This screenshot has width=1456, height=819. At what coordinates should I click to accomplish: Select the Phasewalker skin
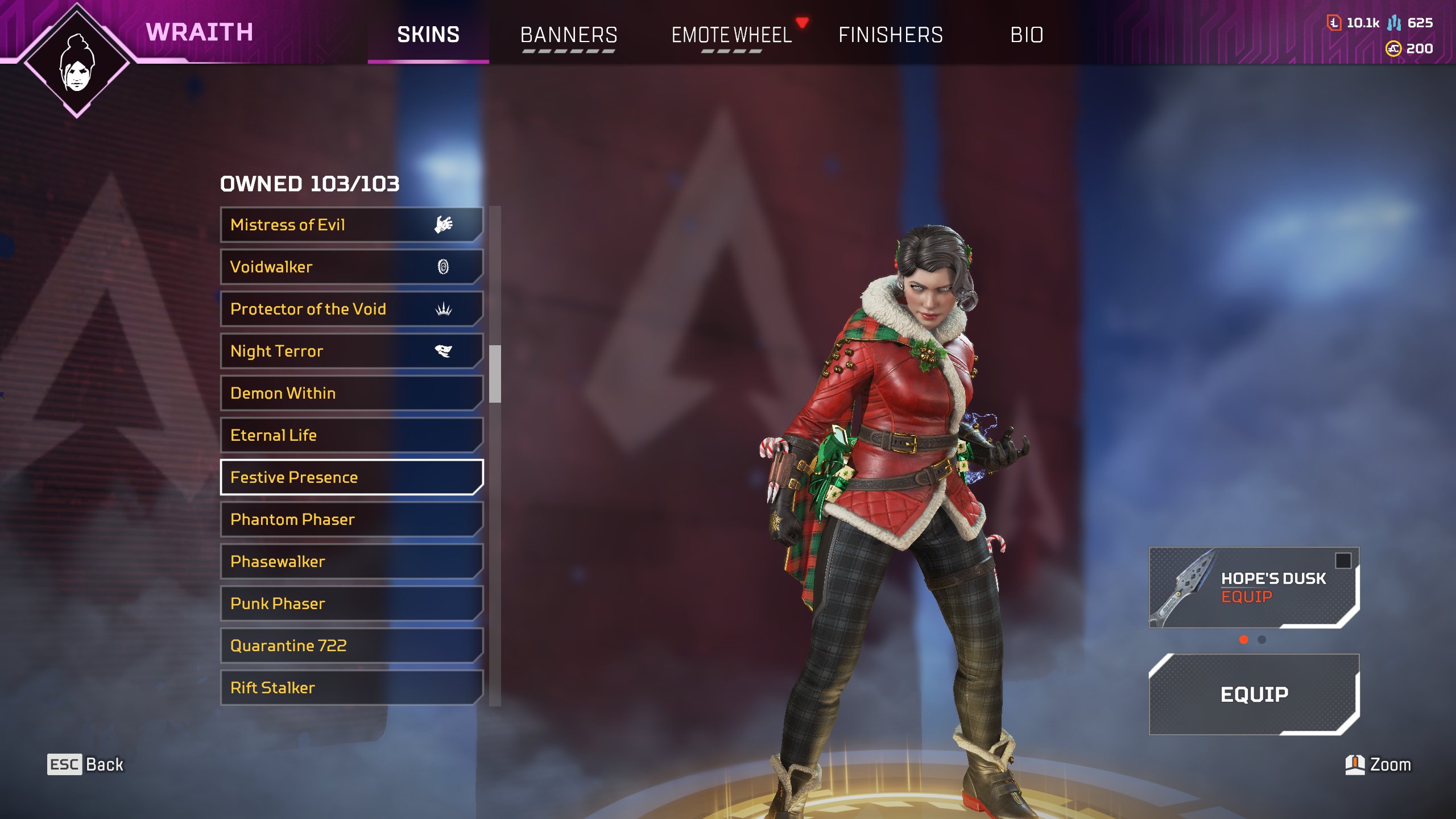pyautogui.click(x=351, y=561)
